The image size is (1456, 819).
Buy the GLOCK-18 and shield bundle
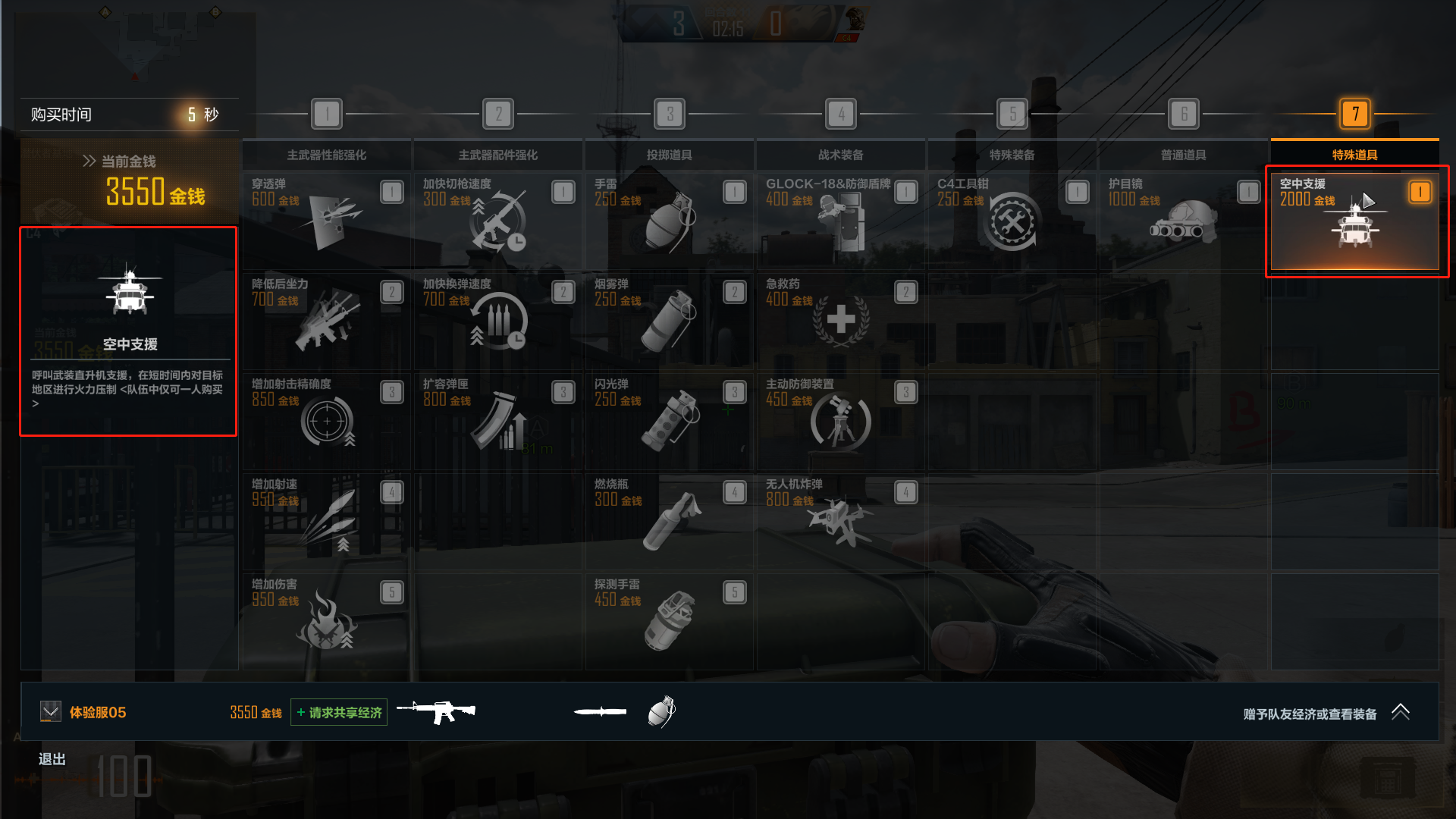pos(840,220)
